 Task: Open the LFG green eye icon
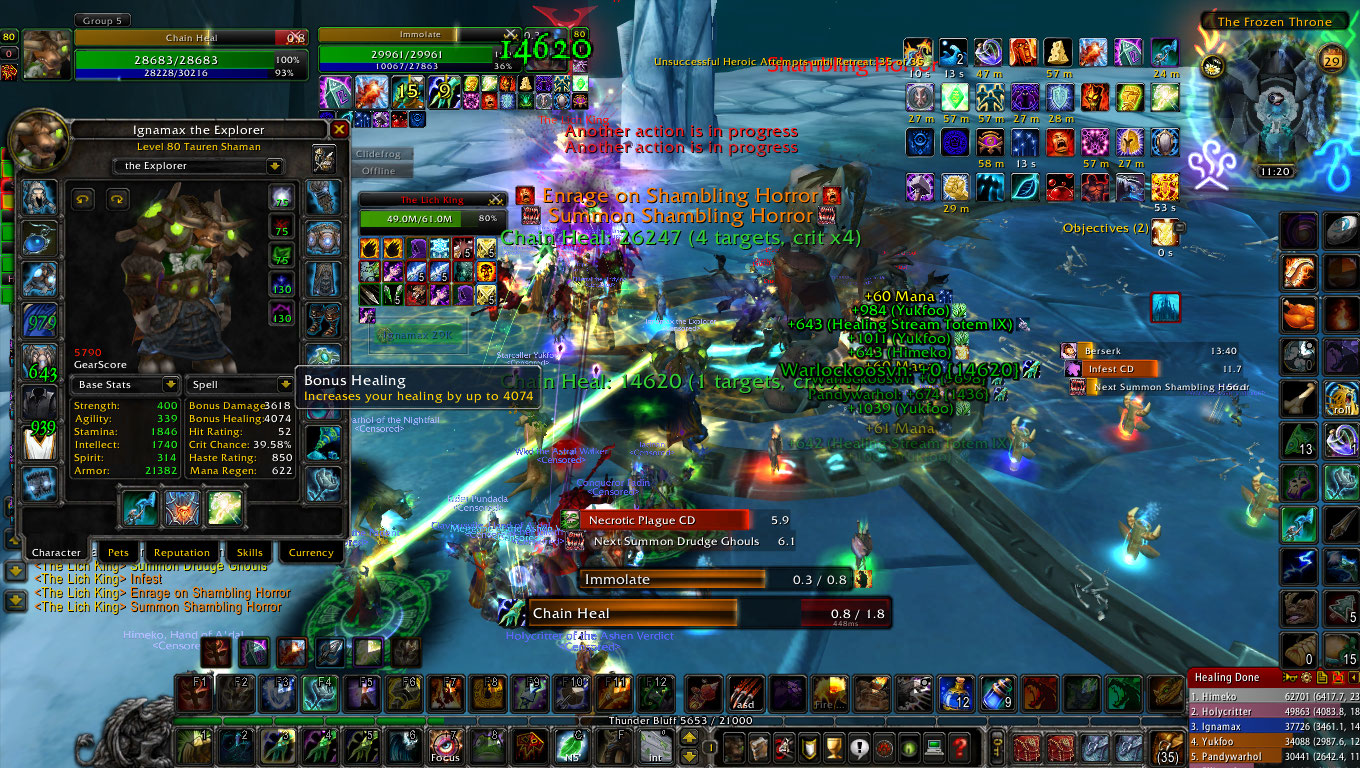[x=908, y=750]
